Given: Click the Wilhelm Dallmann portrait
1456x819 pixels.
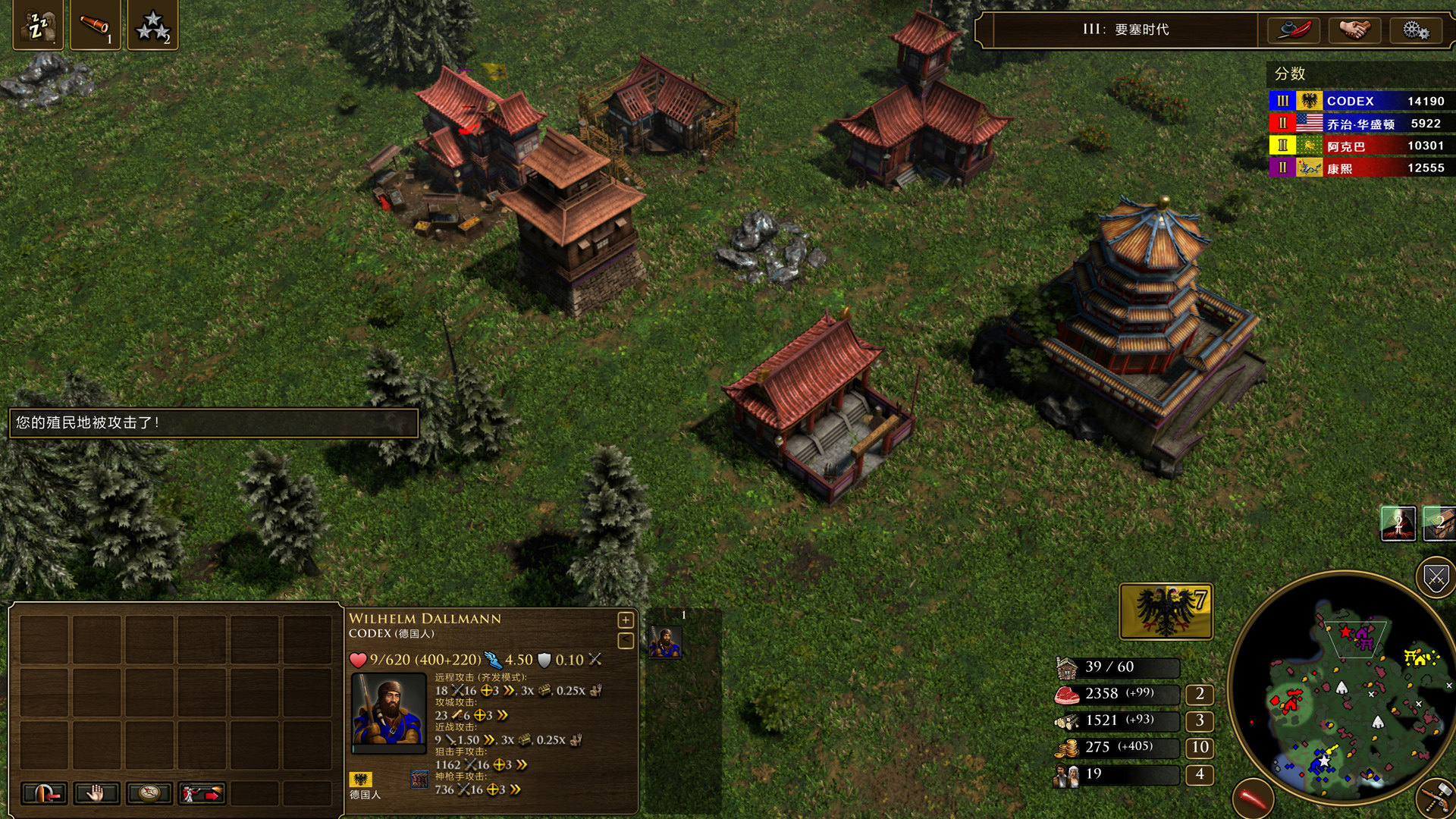Looking at the screenshot, I should click(x=388, y=712).
